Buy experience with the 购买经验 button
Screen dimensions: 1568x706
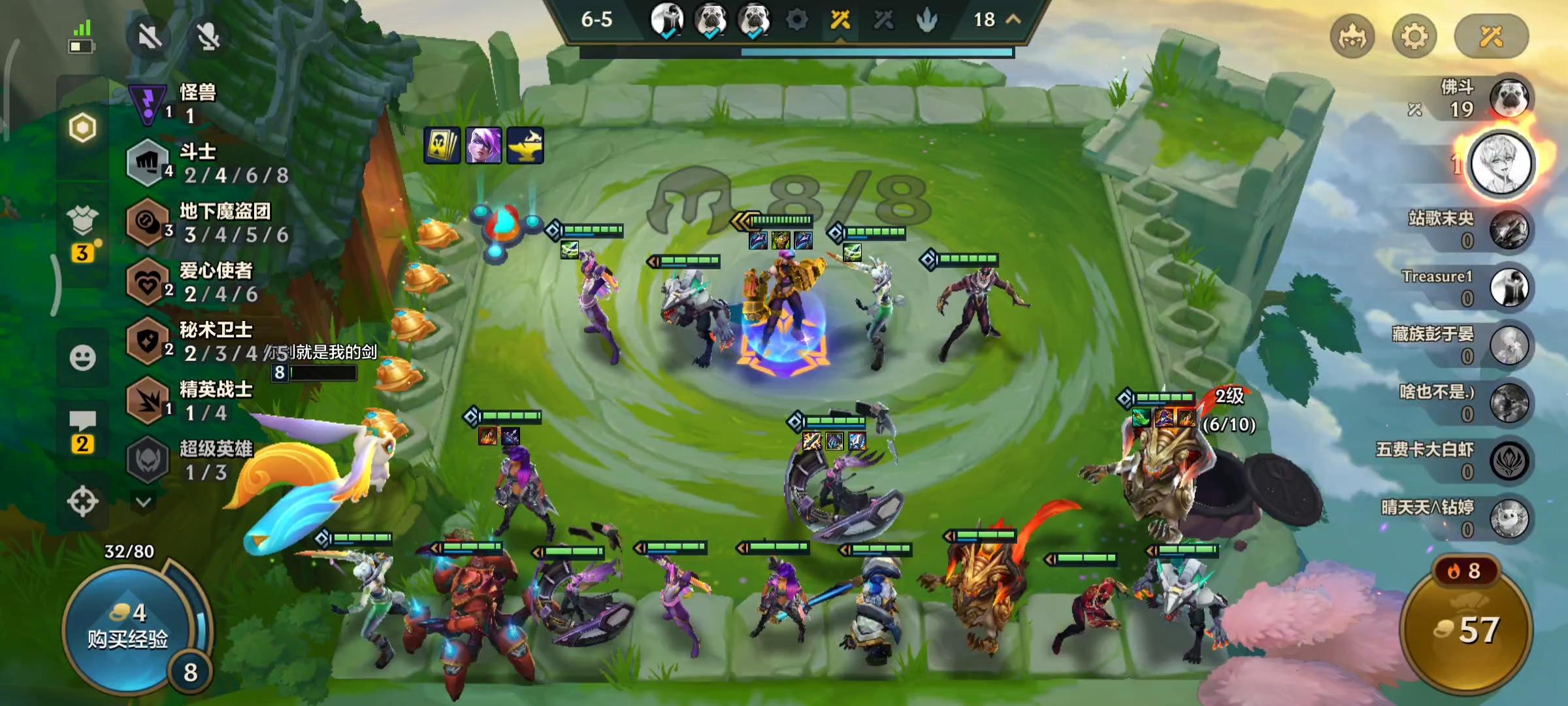coord(128,628)
